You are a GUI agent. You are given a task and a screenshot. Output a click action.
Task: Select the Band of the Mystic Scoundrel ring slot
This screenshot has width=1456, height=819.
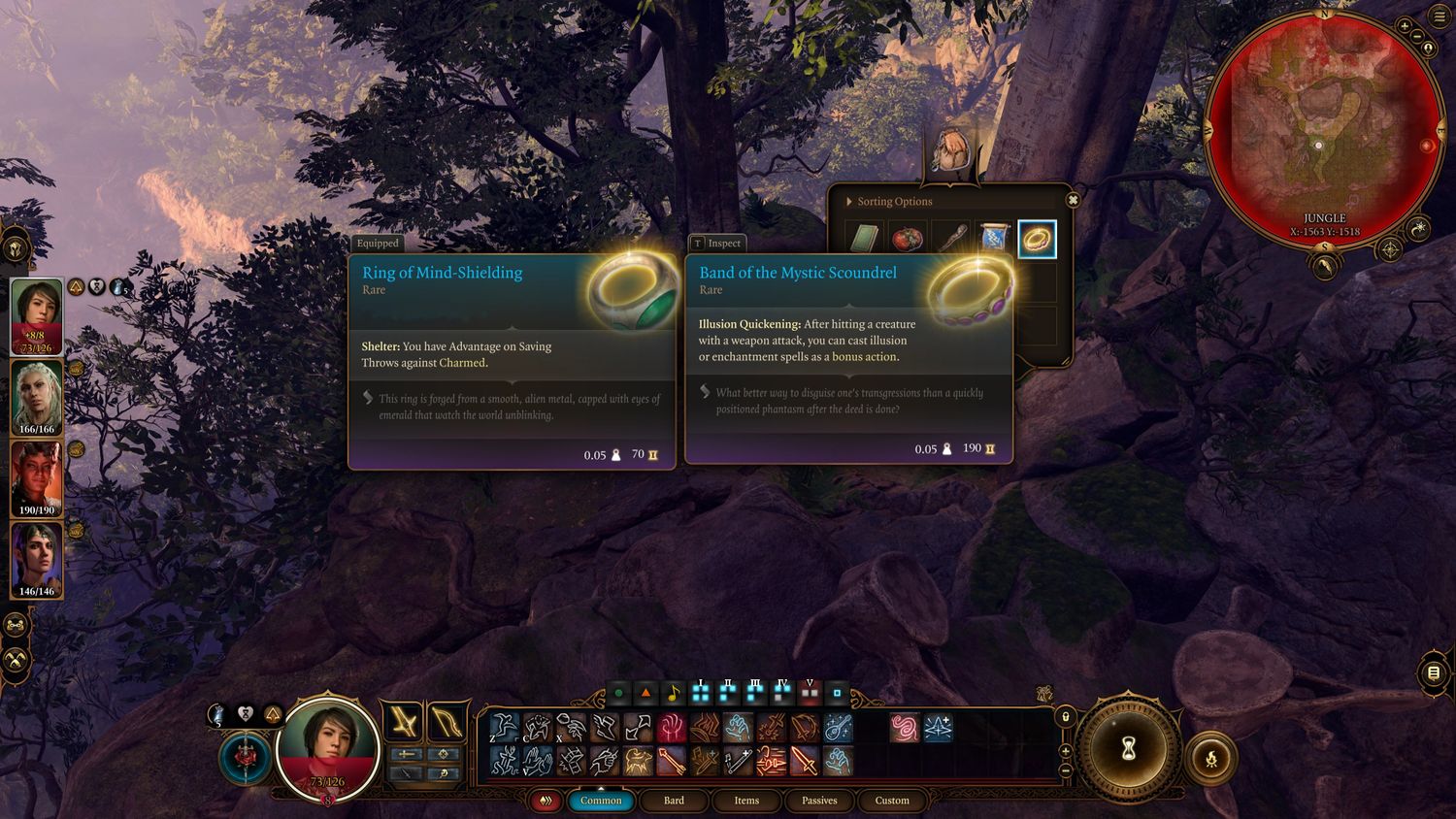pos(1037,239)
